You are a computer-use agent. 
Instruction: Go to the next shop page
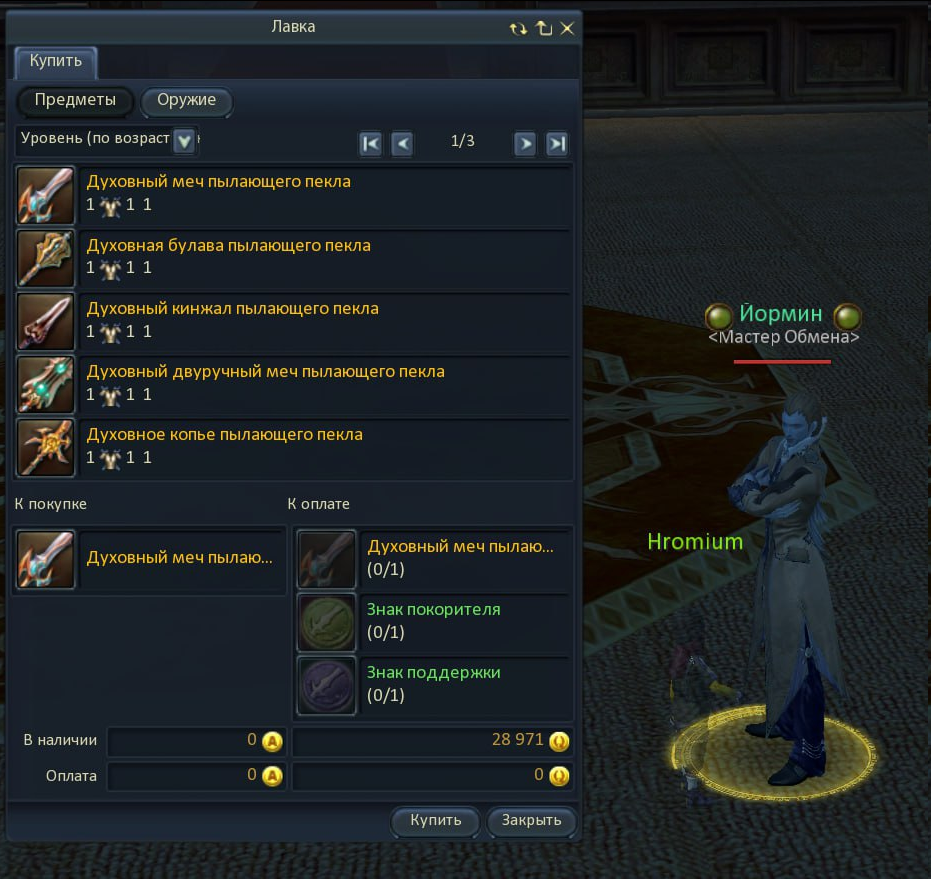[x=525, y=143]
